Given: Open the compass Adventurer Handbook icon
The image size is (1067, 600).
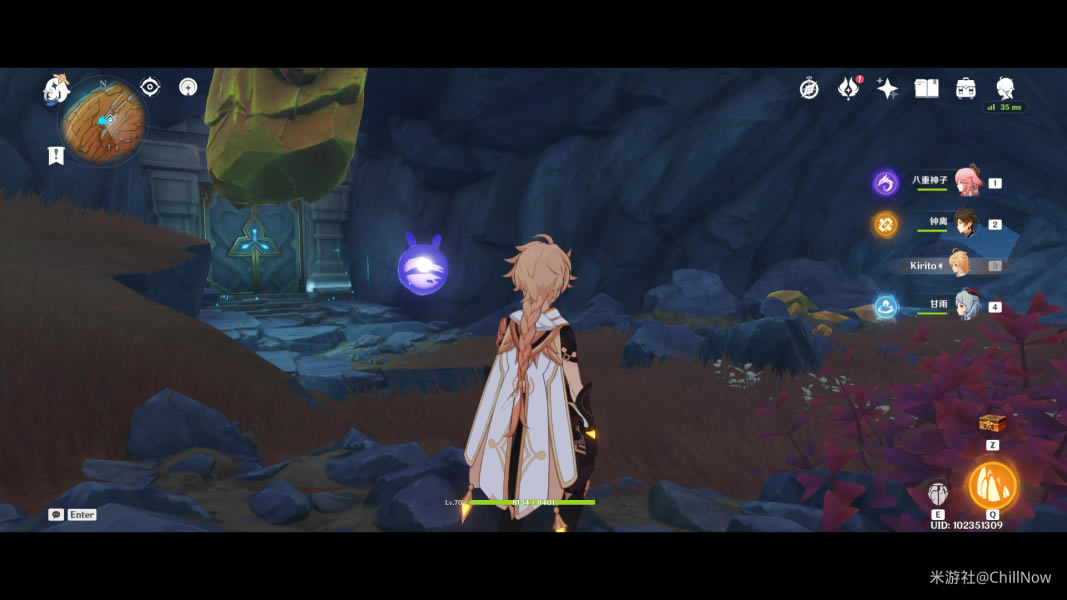Looking at the screenshot, I should pos(809,88).
